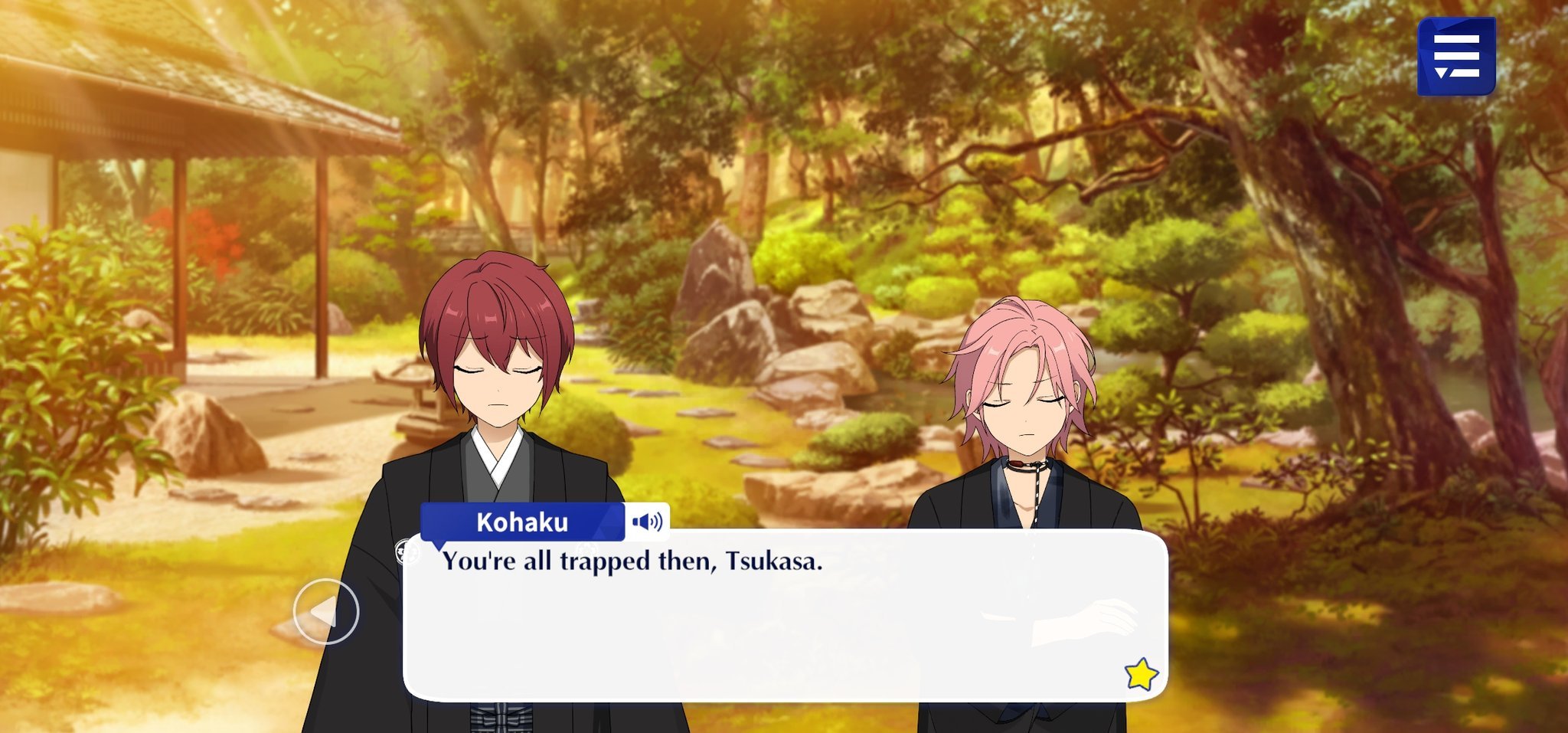This screenshot has height=733, width=1568.
Task: Open the story menu in the corner
Action: coord(1455,57)
